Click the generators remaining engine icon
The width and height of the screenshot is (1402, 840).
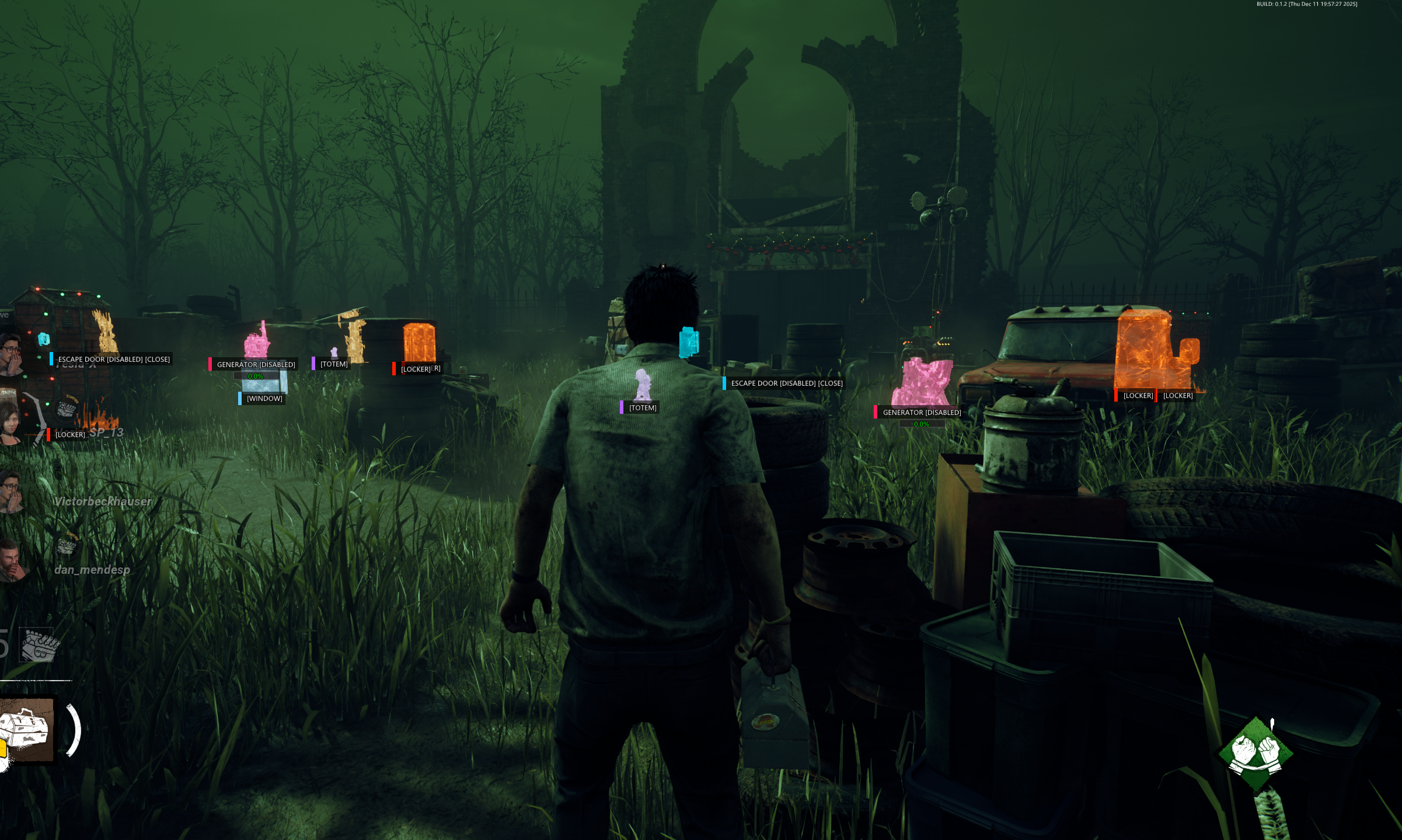point(39,645)
